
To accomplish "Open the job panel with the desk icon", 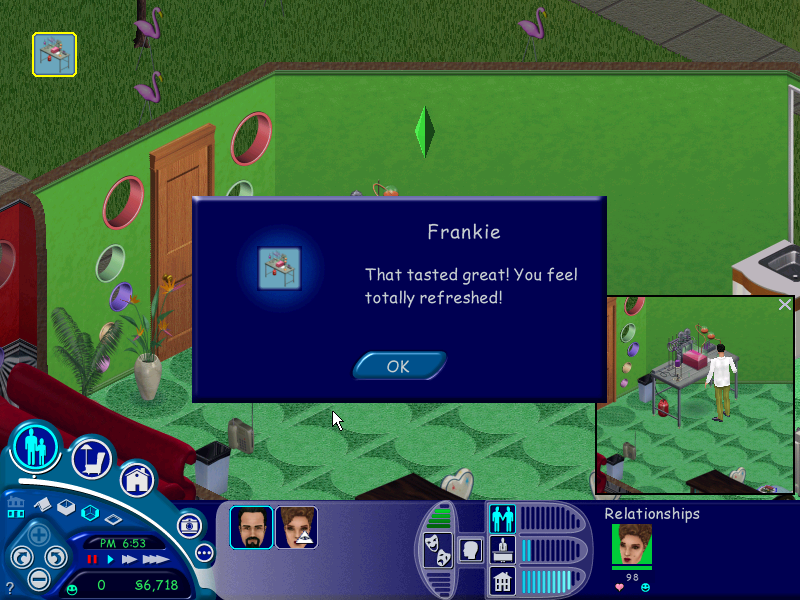I will (x=502, y=548).
